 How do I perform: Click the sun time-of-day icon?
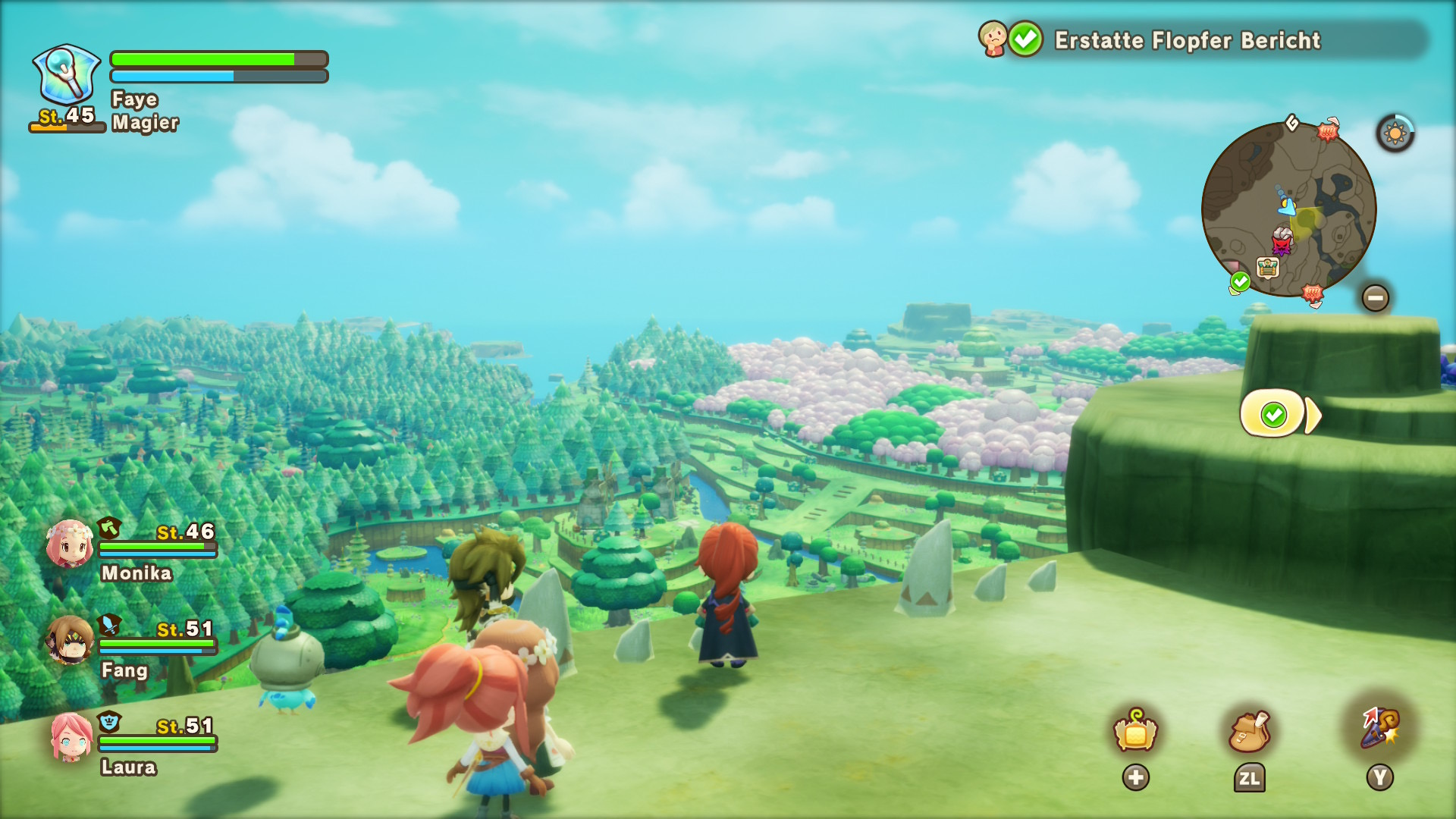click(x=1395, y=134)
